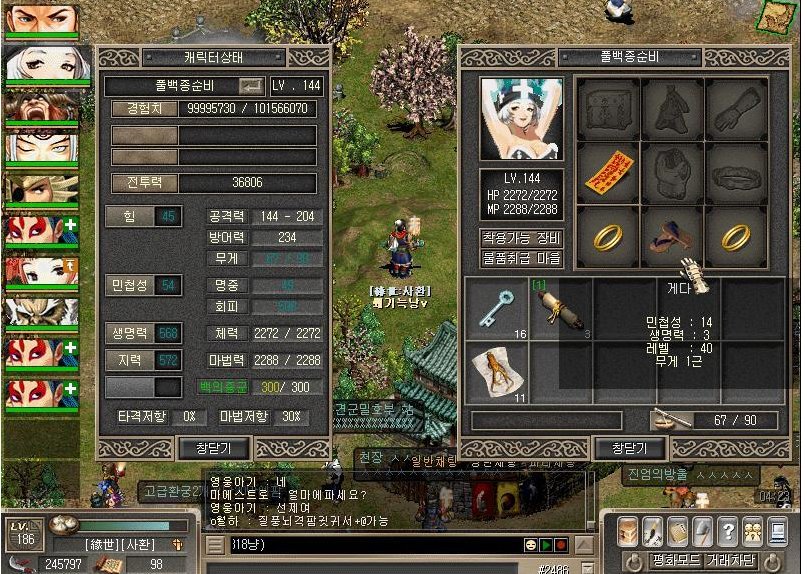Click the 민첩성 agility stat button
807x574 pixels.
[142, 286]
